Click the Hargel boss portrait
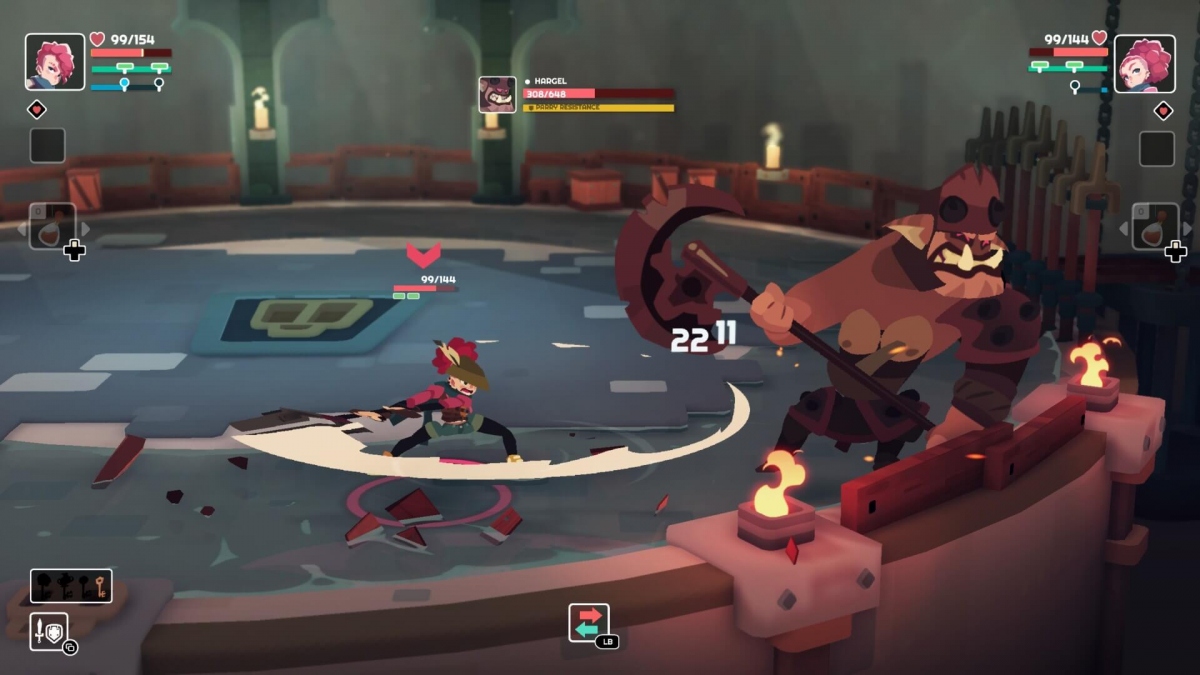Screen dimensions: 1200x675 pyautogui.click(x=497, y=95)
